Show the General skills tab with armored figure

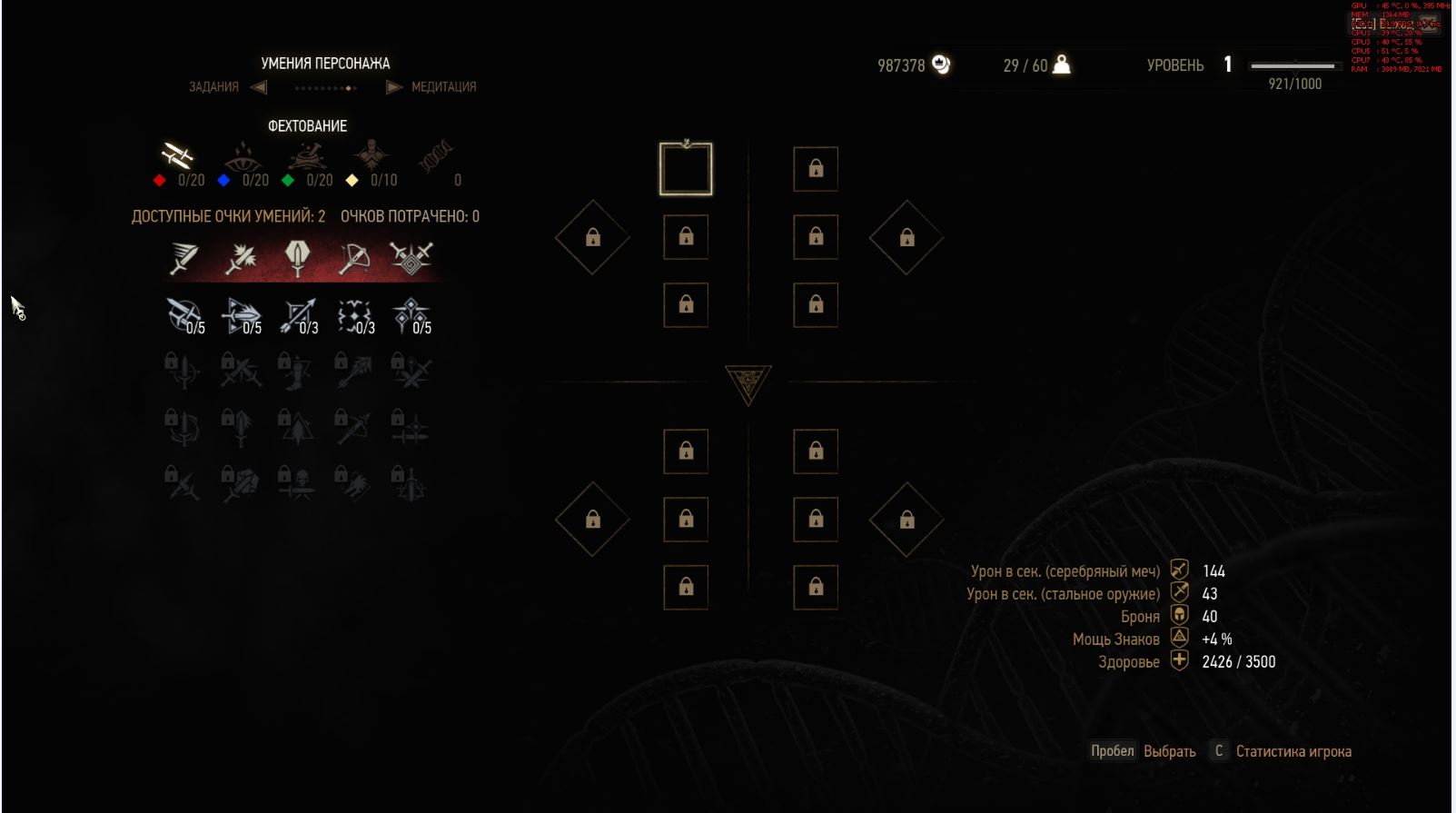371,156
